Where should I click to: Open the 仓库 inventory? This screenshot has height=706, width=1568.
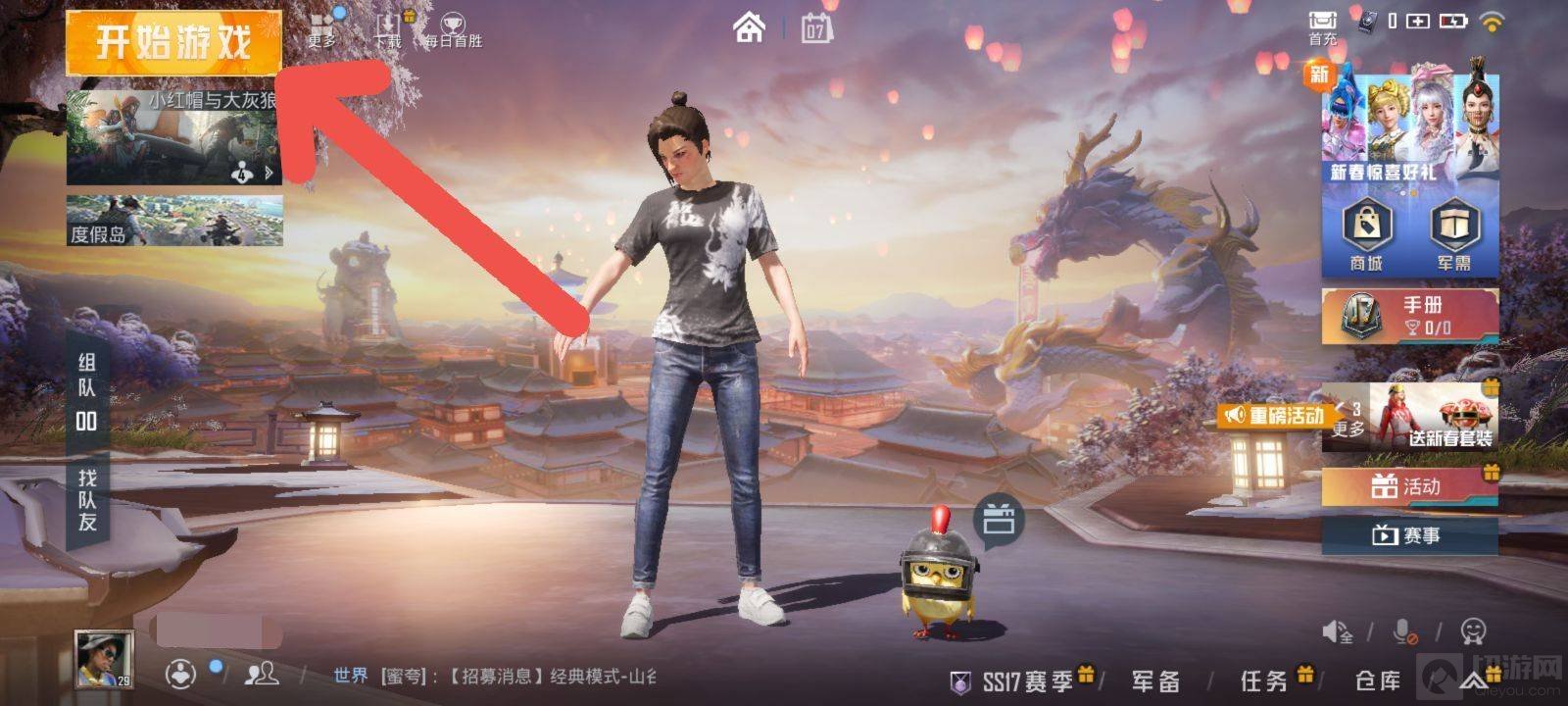[1378, 681]
